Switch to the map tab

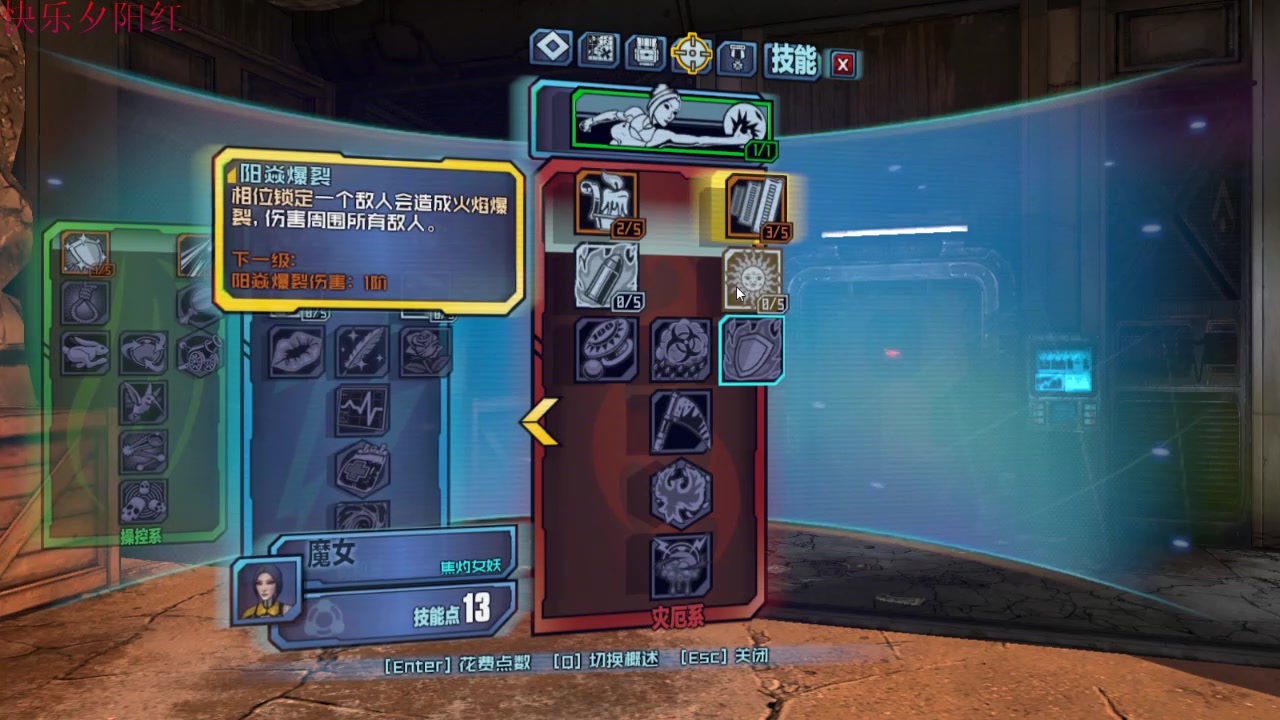tap(599, 50)
